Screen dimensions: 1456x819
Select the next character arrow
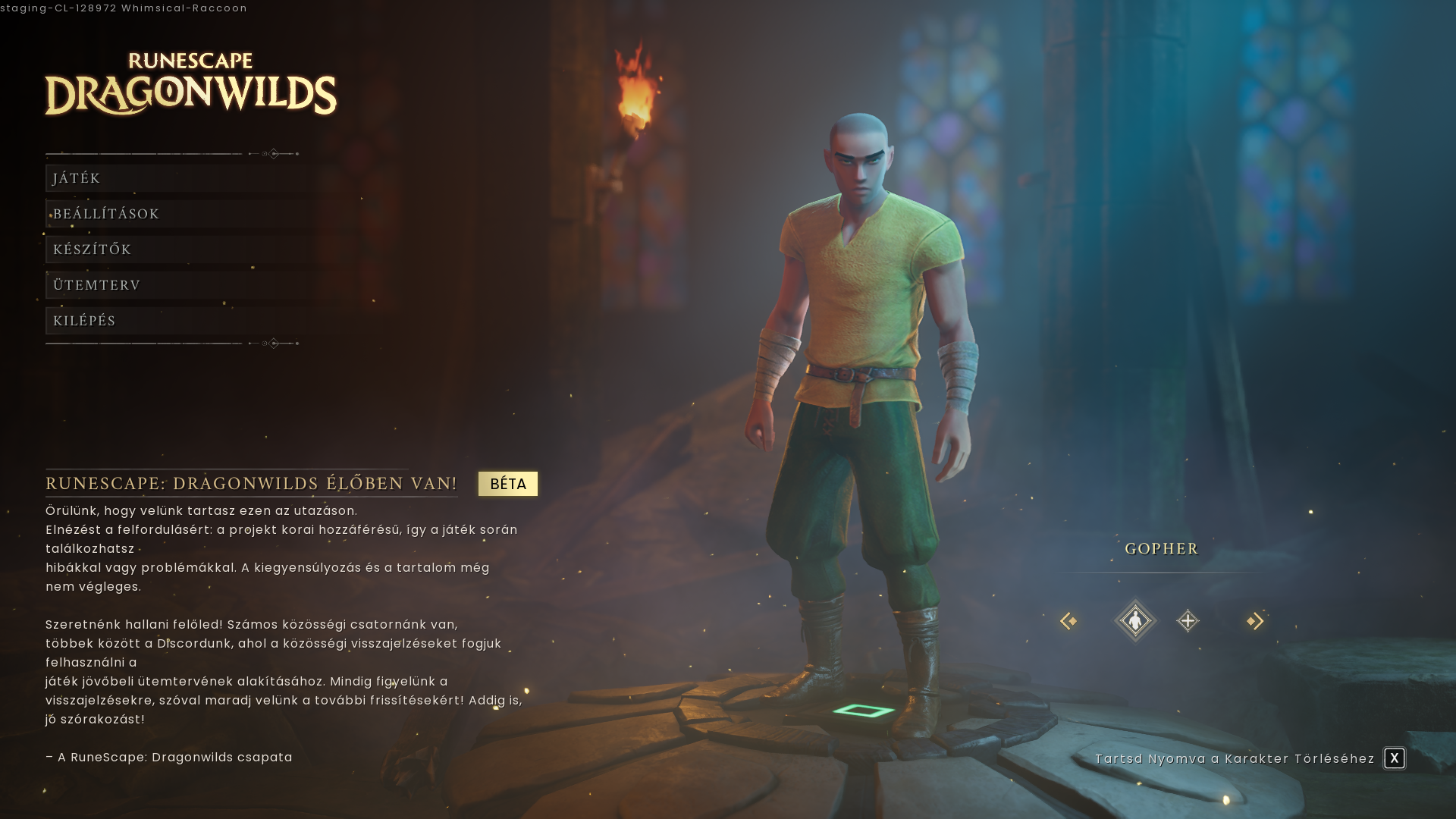pyautogui.click(x=1255, y=621)
